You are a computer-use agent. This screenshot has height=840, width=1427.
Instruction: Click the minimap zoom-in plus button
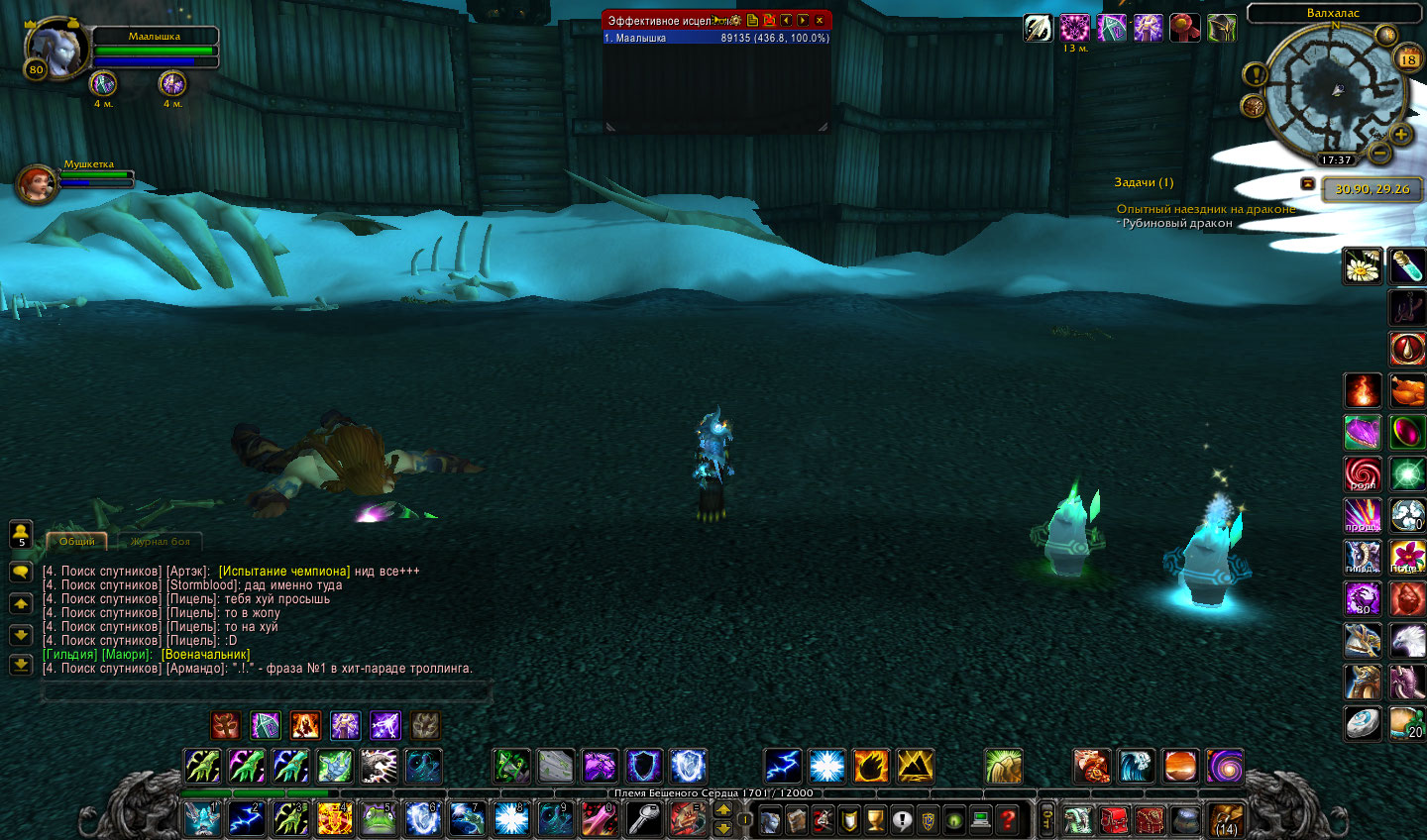click(1400, 134)
